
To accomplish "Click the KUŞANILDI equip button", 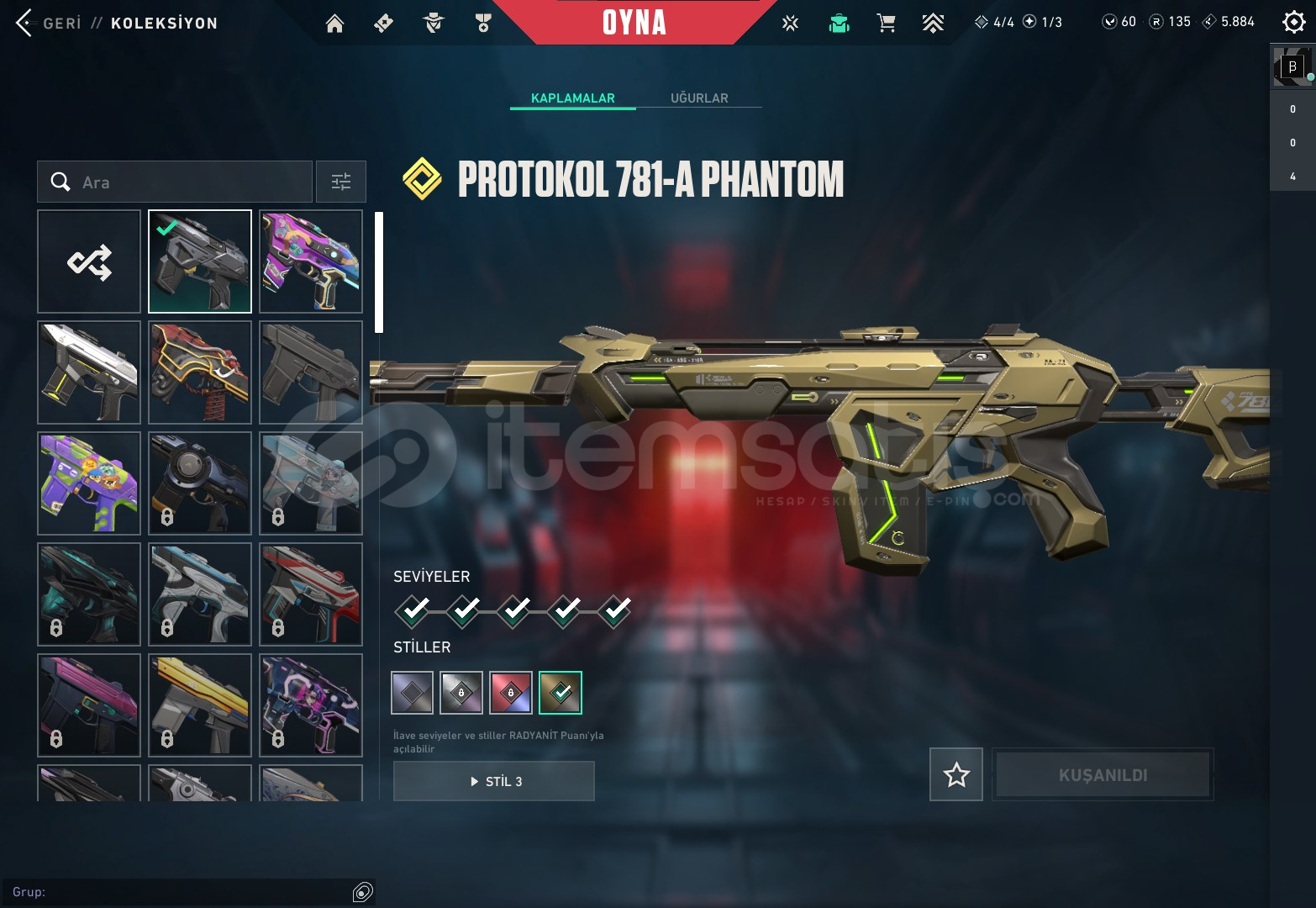I will point(1103,774).
